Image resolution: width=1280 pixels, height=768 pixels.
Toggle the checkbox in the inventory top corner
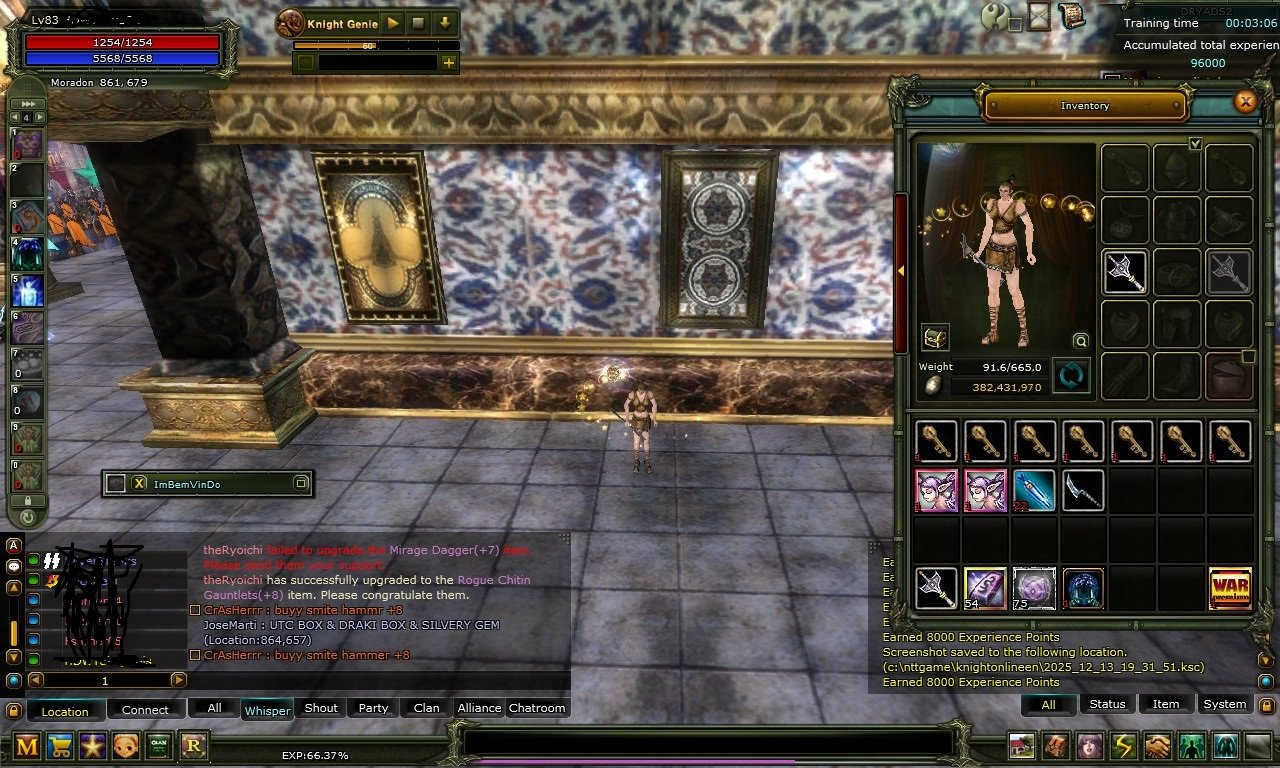click(1196, 144)
